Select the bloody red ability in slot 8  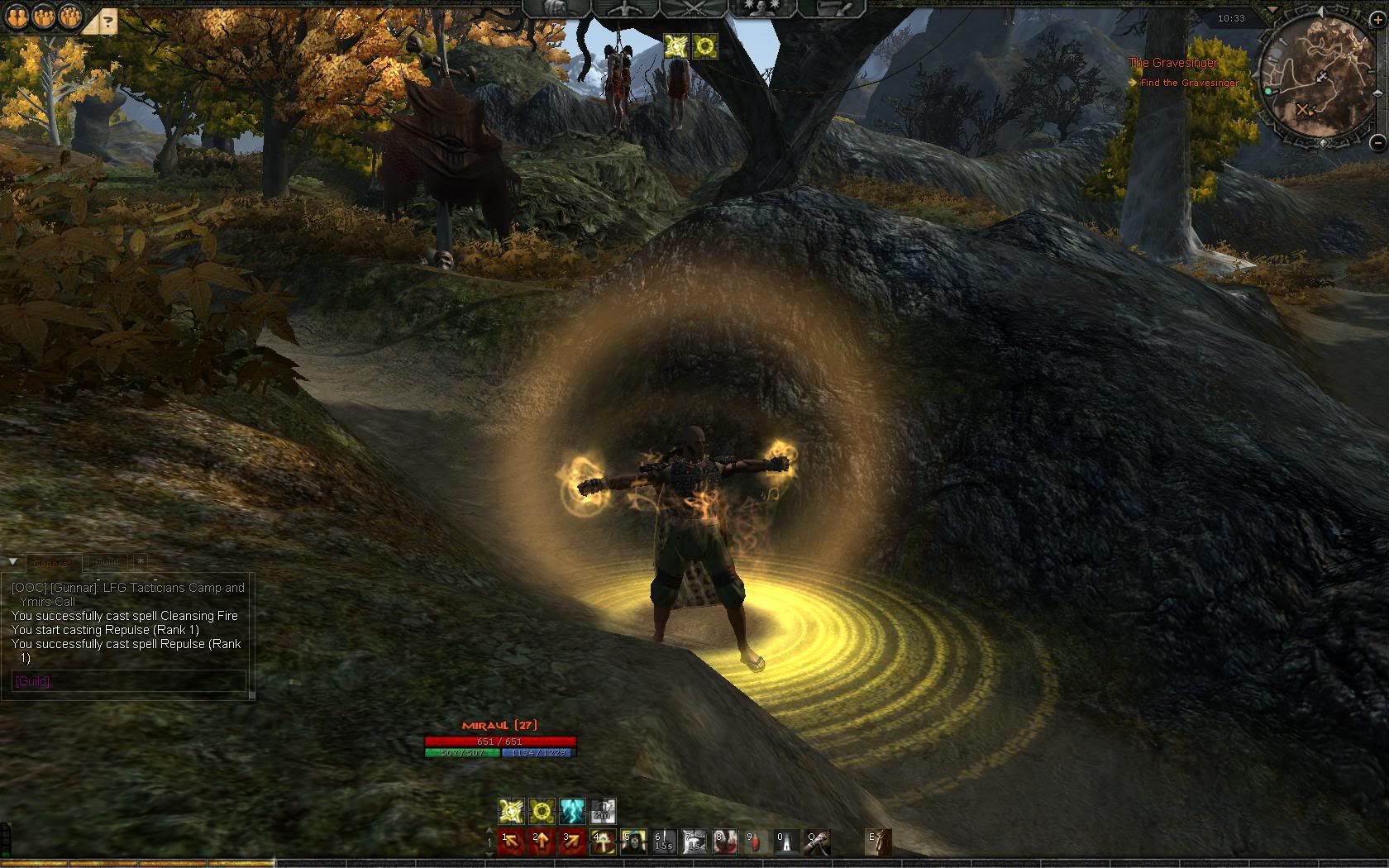725,842
